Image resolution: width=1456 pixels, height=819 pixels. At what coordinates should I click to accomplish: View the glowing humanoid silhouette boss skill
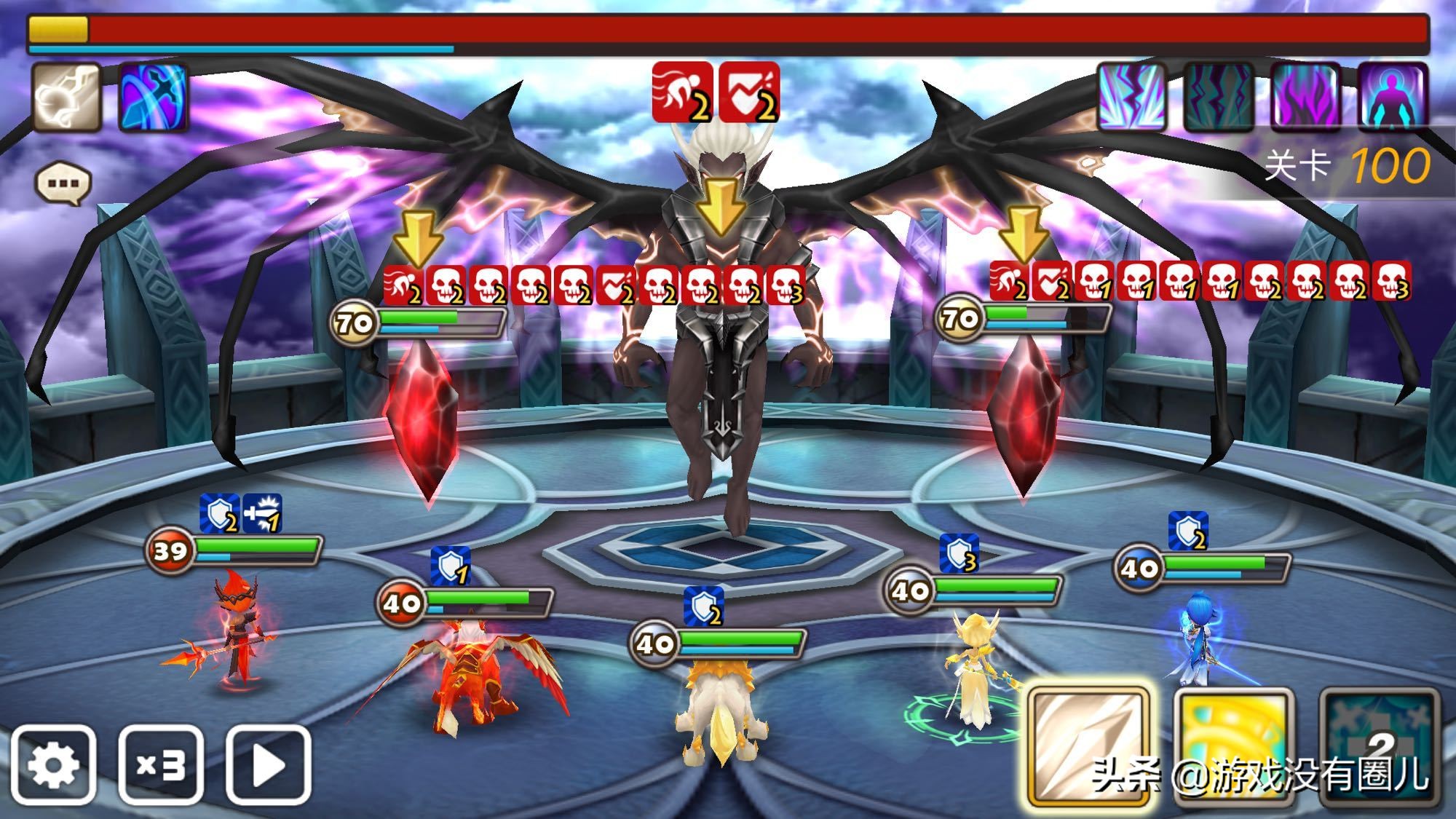click(1392, 98)
